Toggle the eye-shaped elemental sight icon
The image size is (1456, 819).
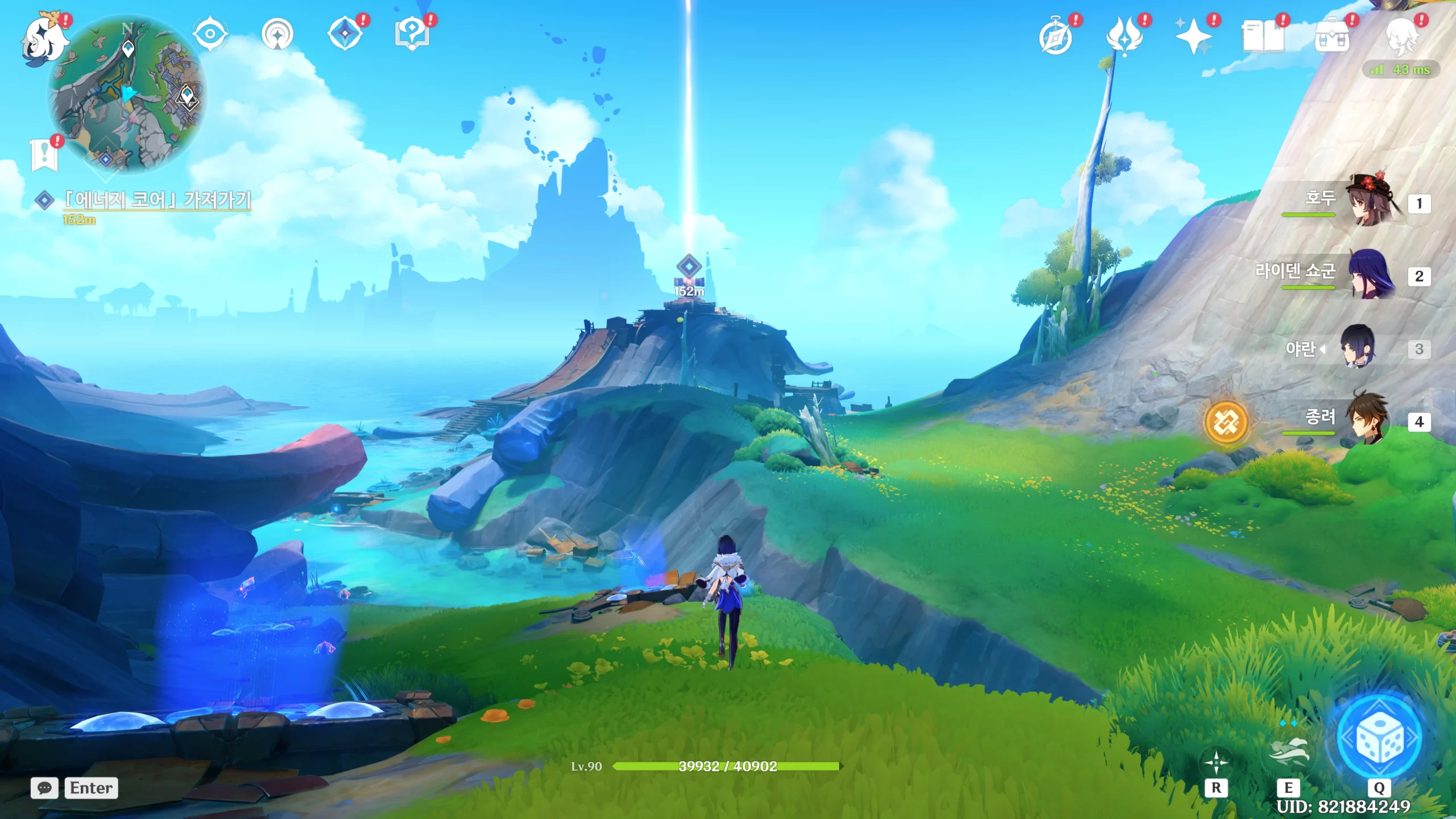(x=210, y=34)
